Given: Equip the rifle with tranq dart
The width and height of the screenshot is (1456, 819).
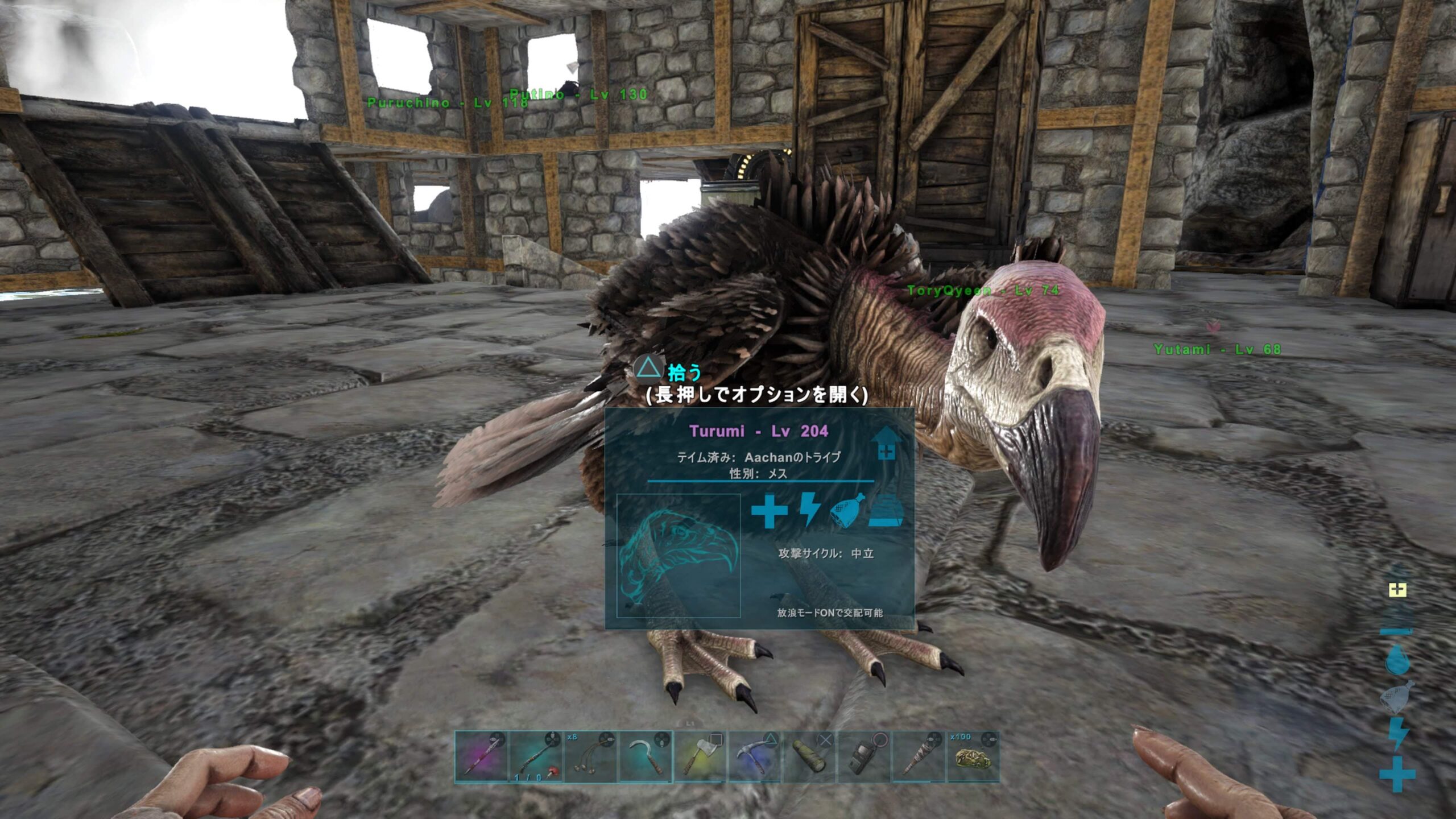Looking at the screenshot, I should [536, 757].
